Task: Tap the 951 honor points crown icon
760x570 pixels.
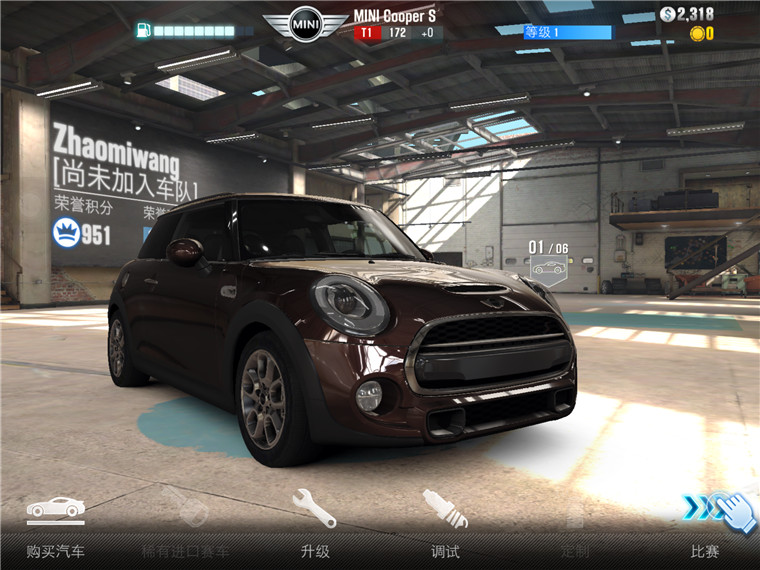Action: [x=67, y=234]
